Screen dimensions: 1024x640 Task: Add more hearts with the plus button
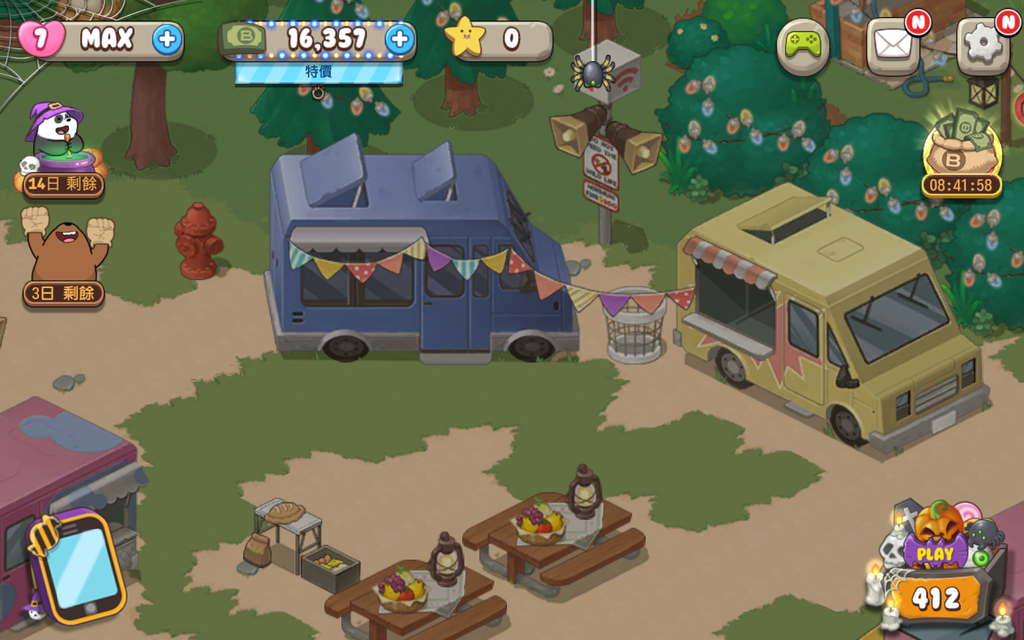point(167,40)
